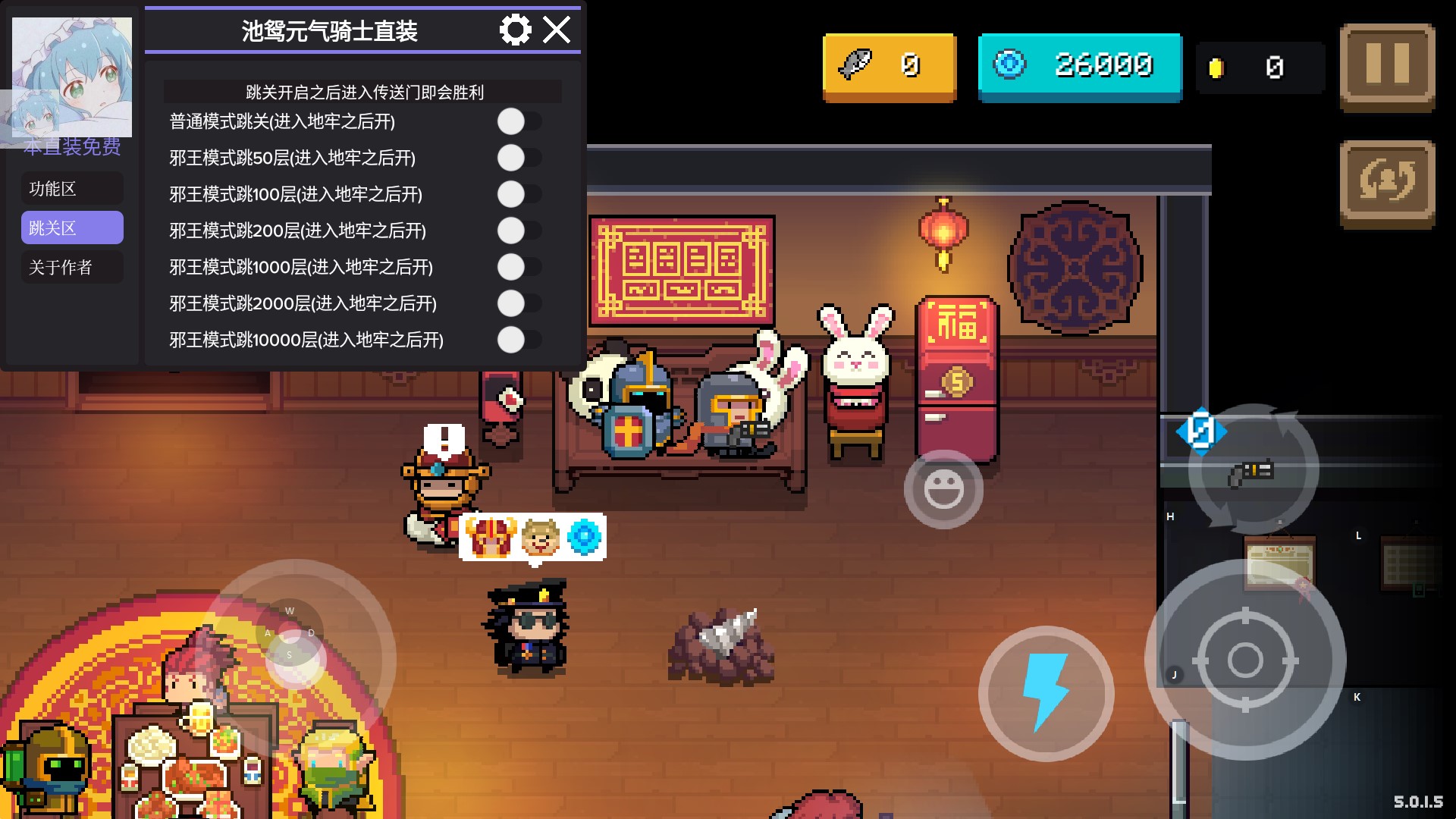This screenshot has width=1456, height=819.
Task: Open mod menu settings via gear icon
Action: point(516,30)
